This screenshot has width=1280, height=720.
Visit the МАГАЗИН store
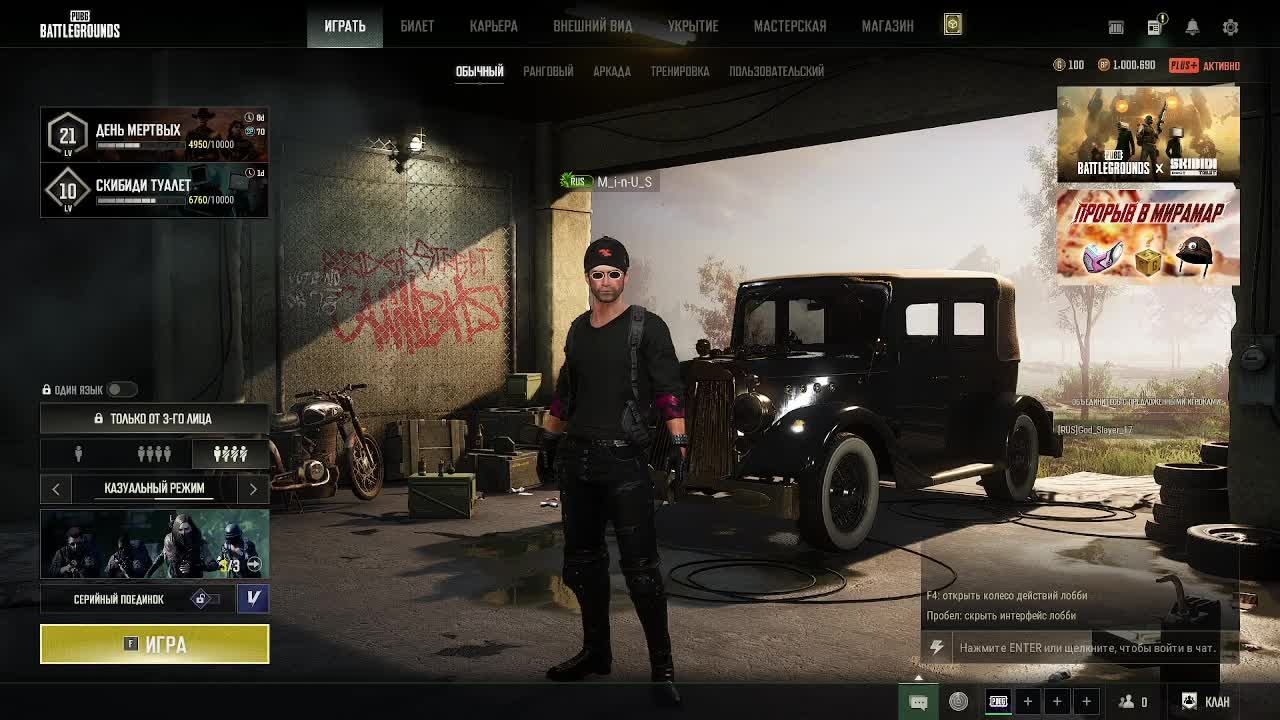(x=887, y=26)
